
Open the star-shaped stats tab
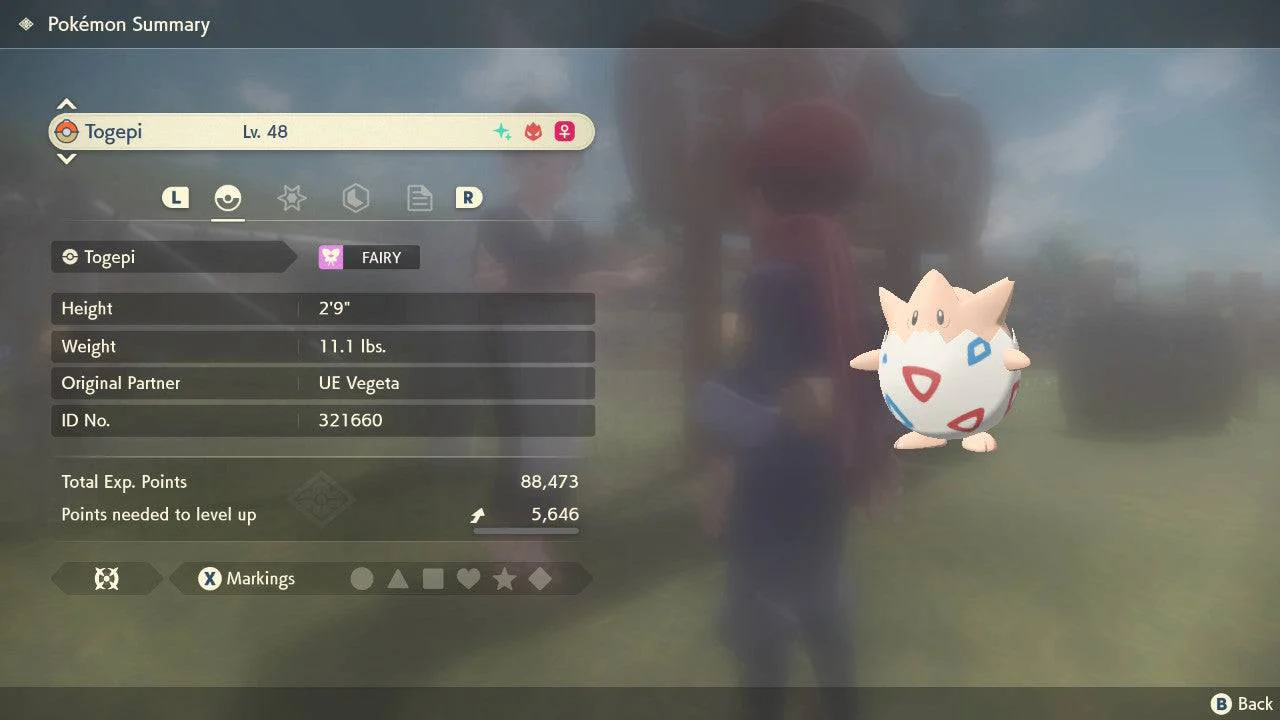(x=291, y=198)
